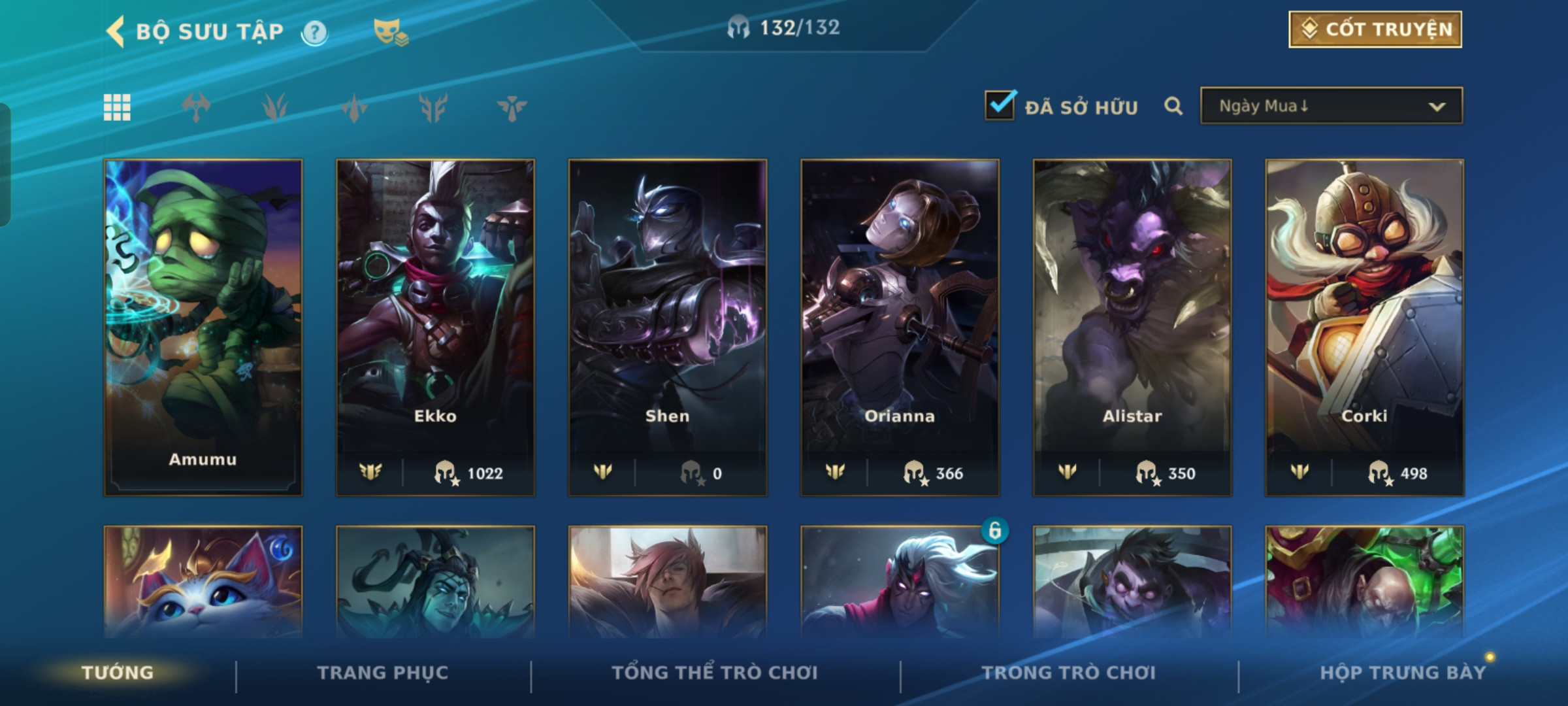Switch to the Tướng tab
The image size is (1568, 706).
pos(118,673)
